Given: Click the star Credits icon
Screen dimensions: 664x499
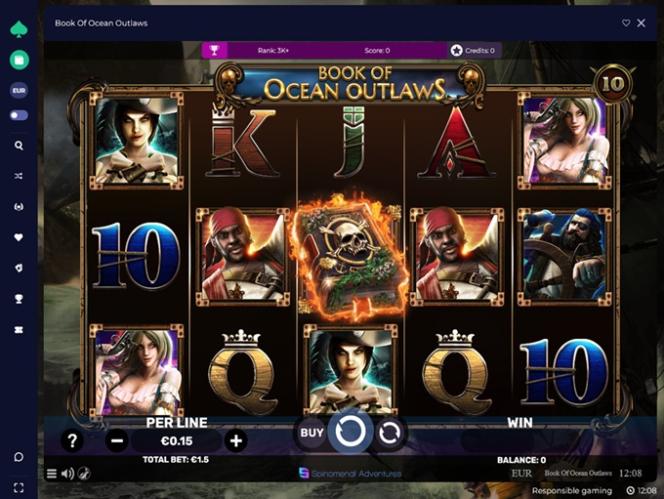Looking at the screenshot, I should point(457,50).
